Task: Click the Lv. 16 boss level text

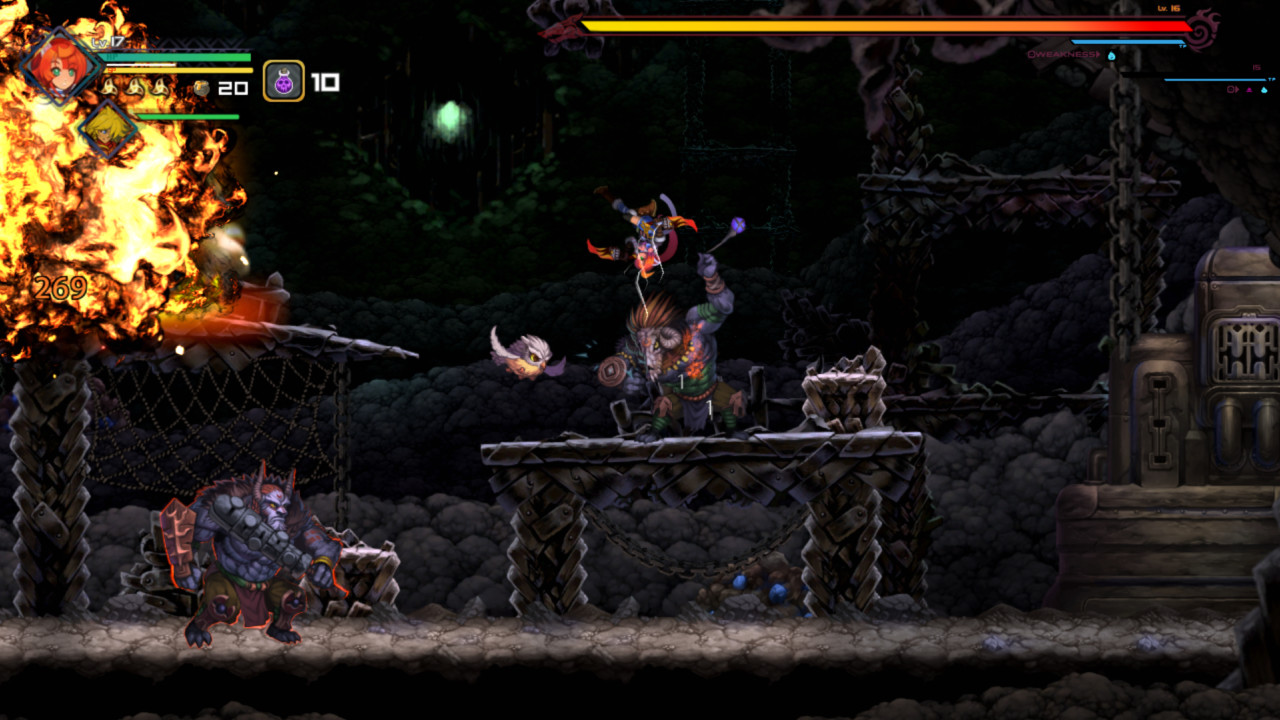Action: pyautogui.click(x=1167, y=9)
